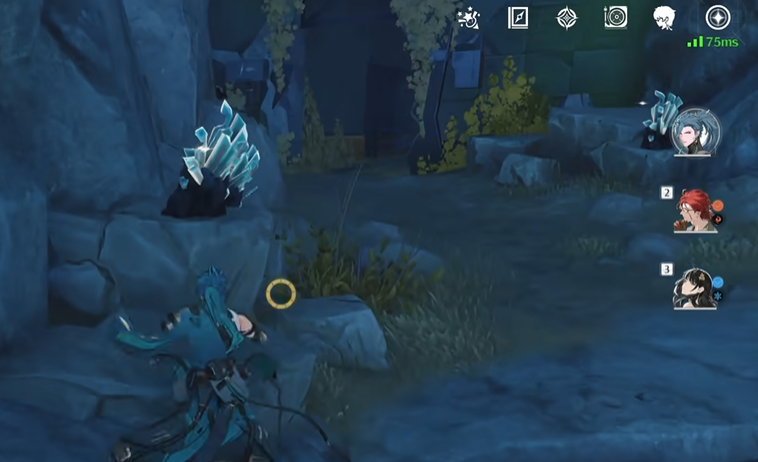This screenshot has height=462, width=758.
Task: Switch to the dark-haired third party member
Action: tap(693, 288)
